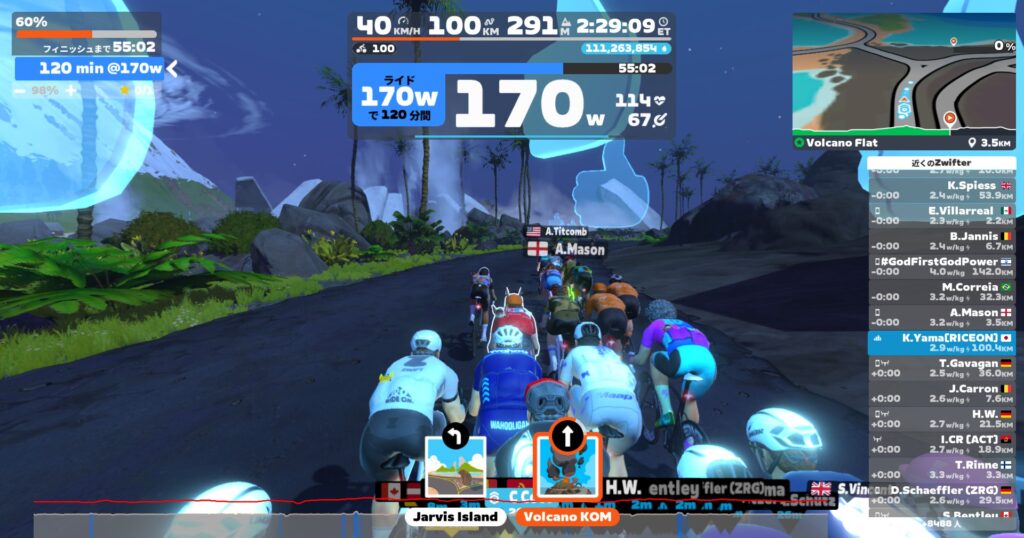Choose T.Rinne from nearby riders
The image size is (1024, 538).
point(941,469)
